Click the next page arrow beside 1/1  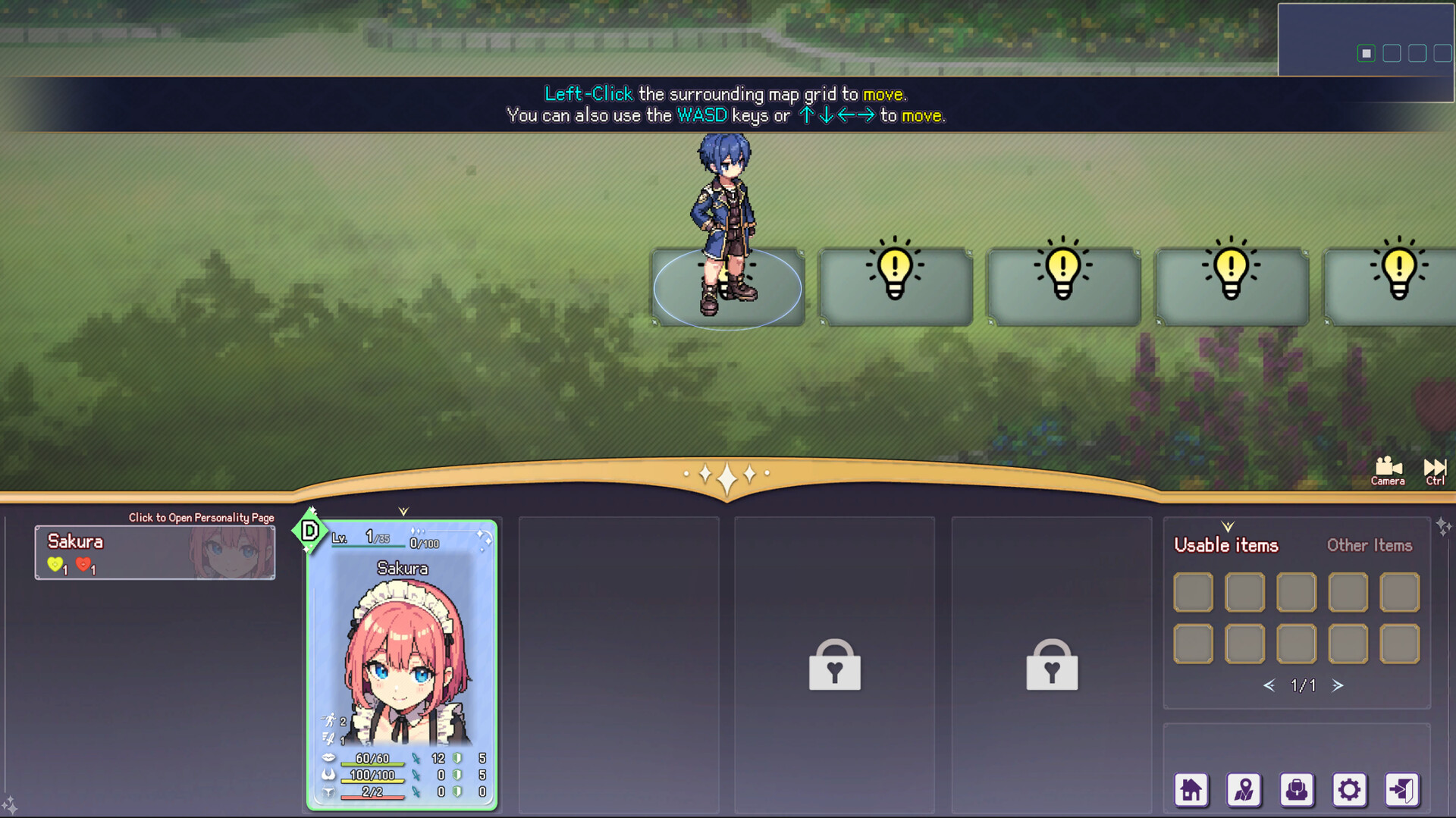click(x=1338, y=685)
